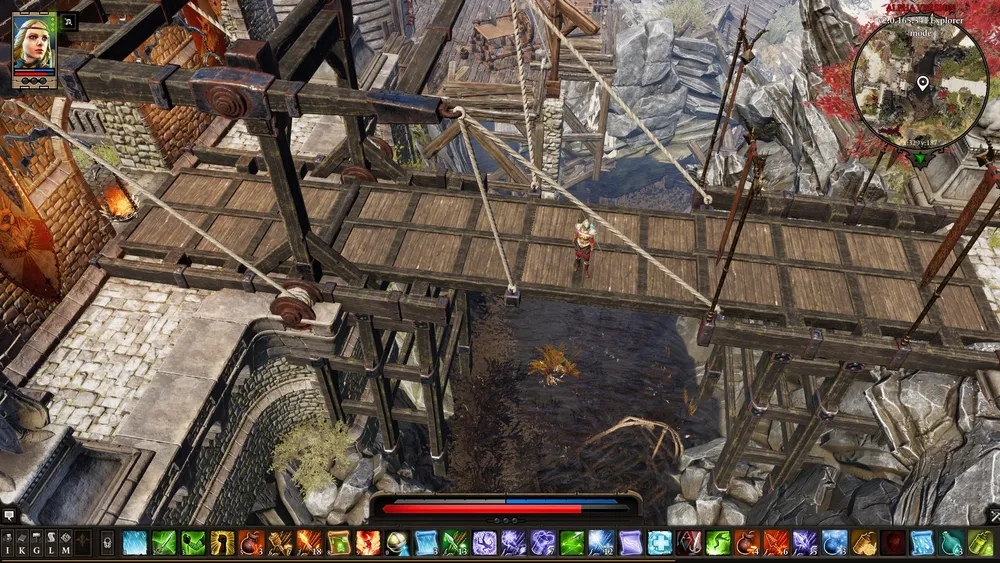This screenshot has height=563, width=1000.
Task: Select the blank purple scroll slot
Action: pos(630,543)
